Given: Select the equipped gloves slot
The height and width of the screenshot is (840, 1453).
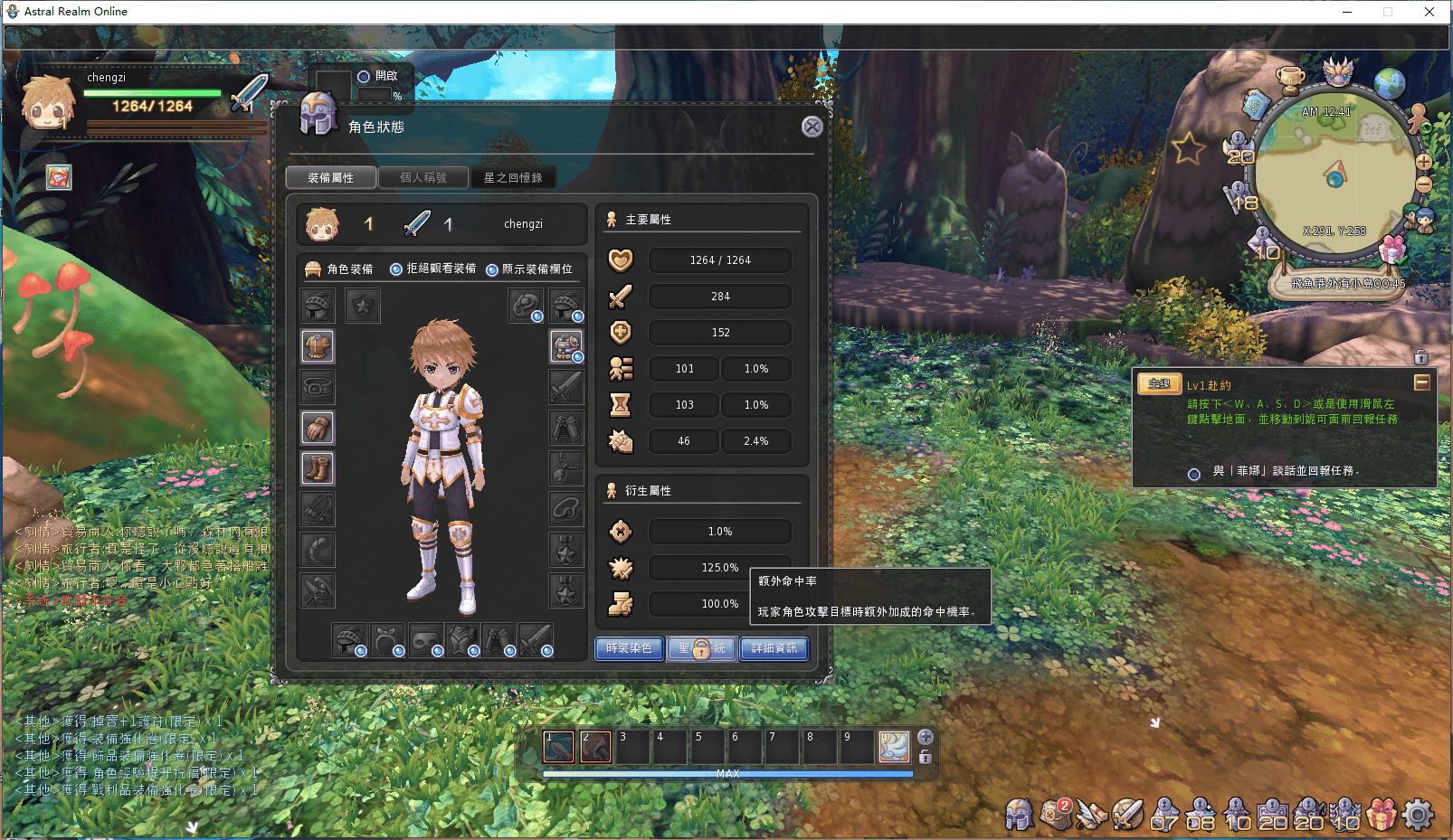Looking at the screenshot, I should point(318,428).
